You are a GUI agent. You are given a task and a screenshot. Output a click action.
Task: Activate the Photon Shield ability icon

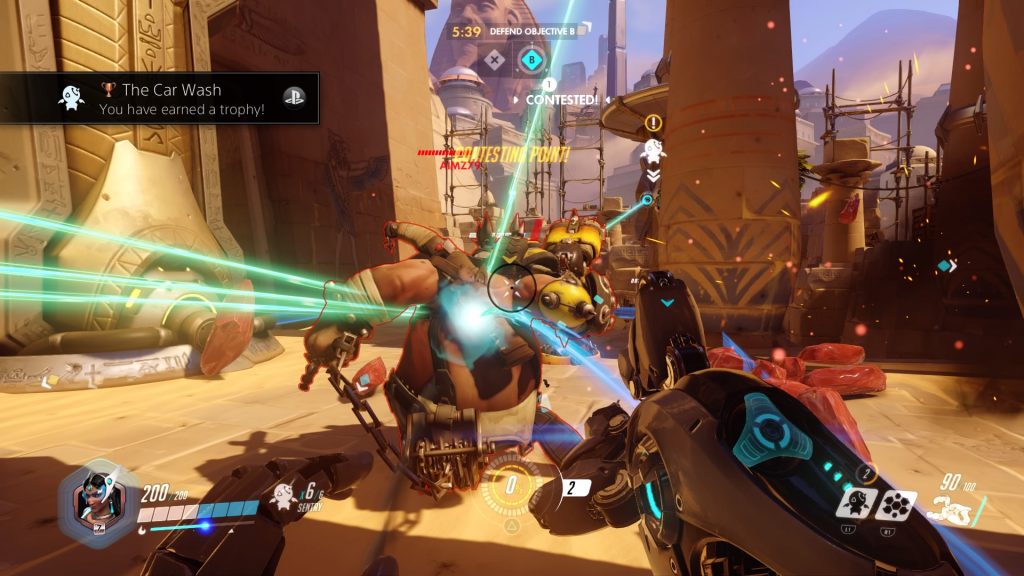coord(896,504)
